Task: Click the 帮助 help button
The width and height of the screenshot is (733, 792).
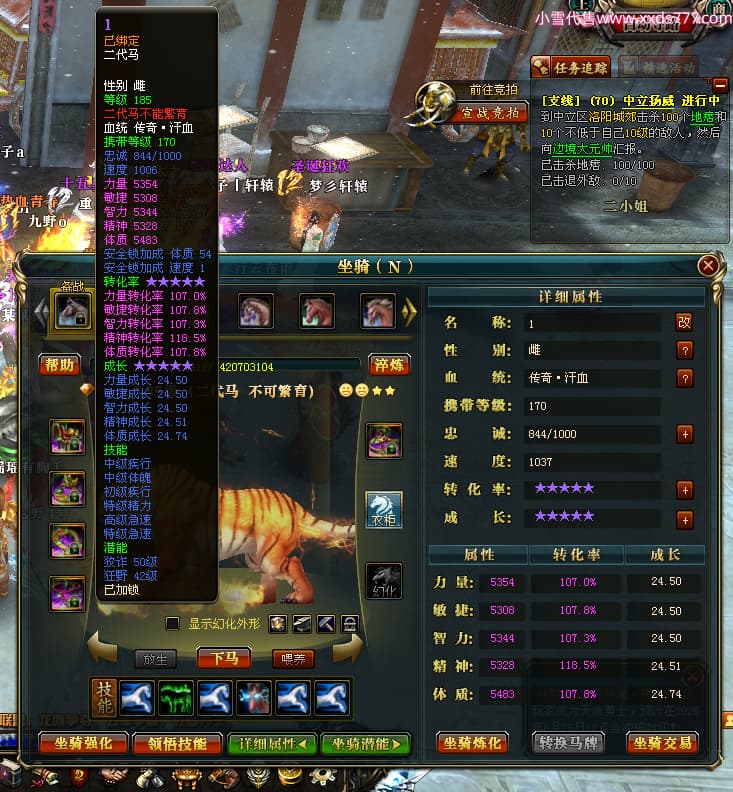Action: coord(60,364)
